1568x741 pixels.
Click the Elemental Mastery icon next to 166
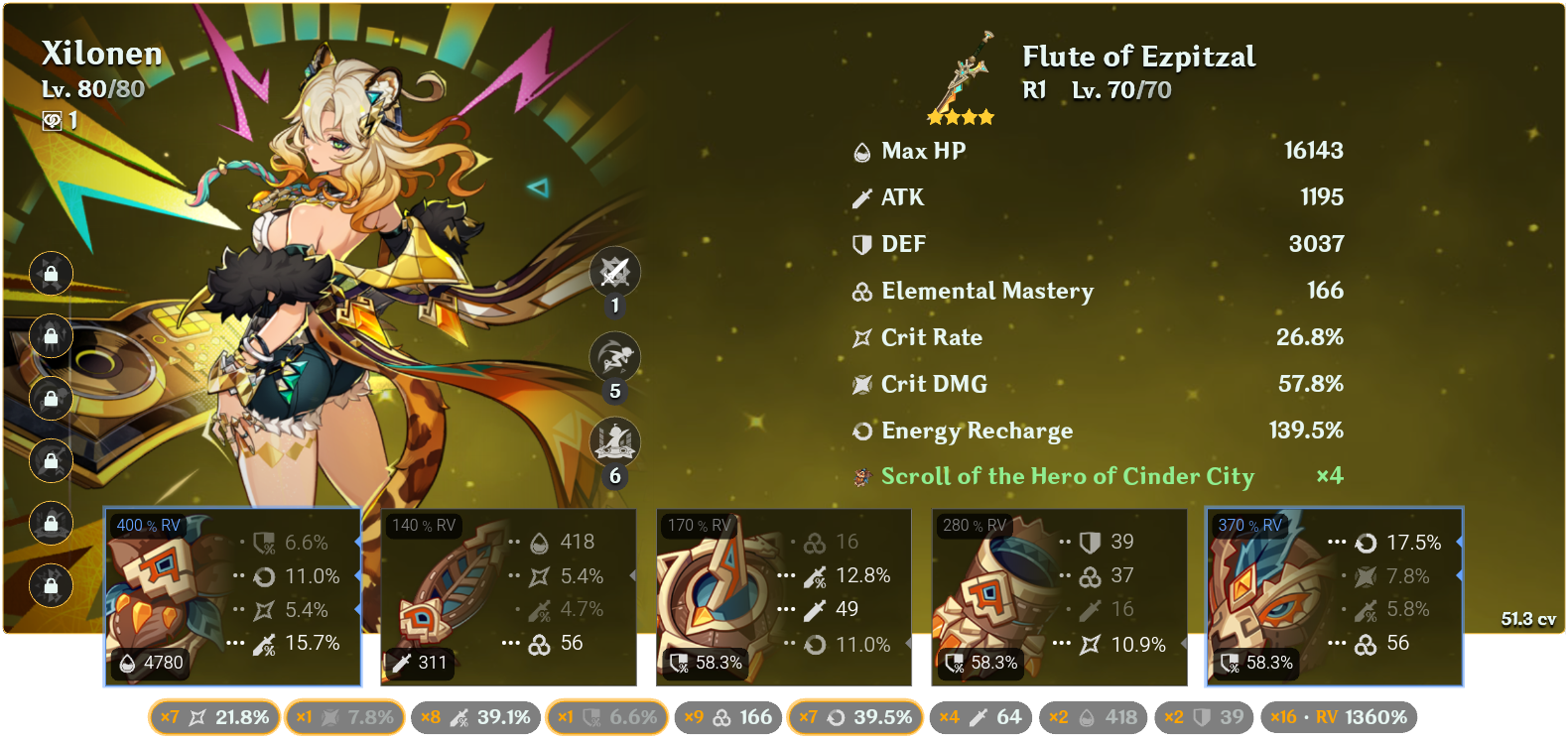[x=860, y=291]
